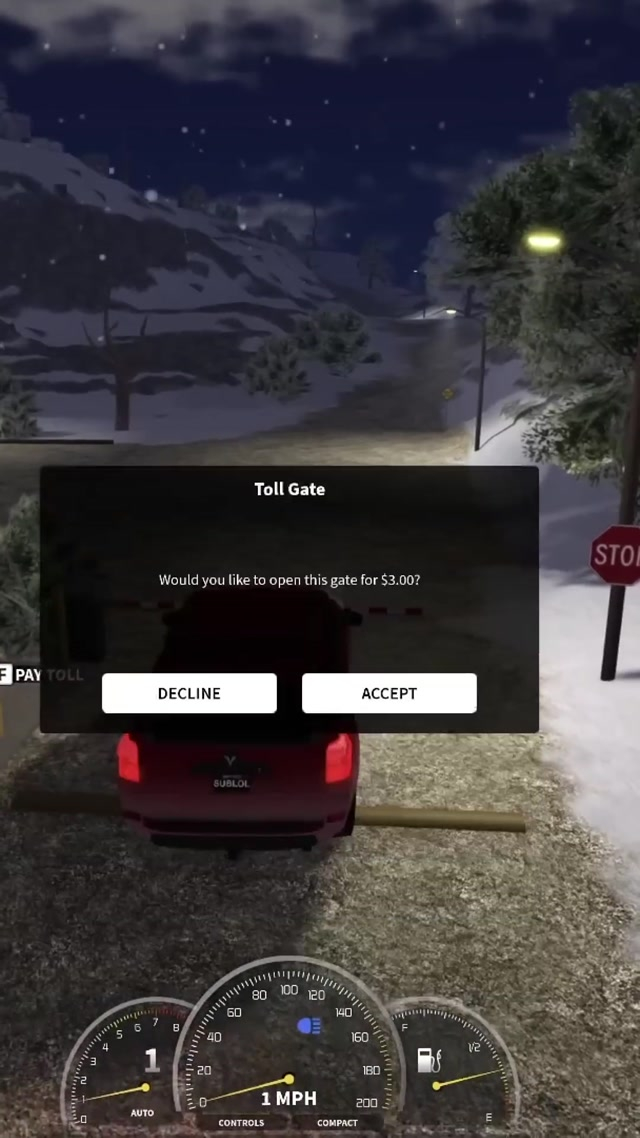
Task: Toggle the Auto transmission mode label
Action: click(x=142, y=1112)
